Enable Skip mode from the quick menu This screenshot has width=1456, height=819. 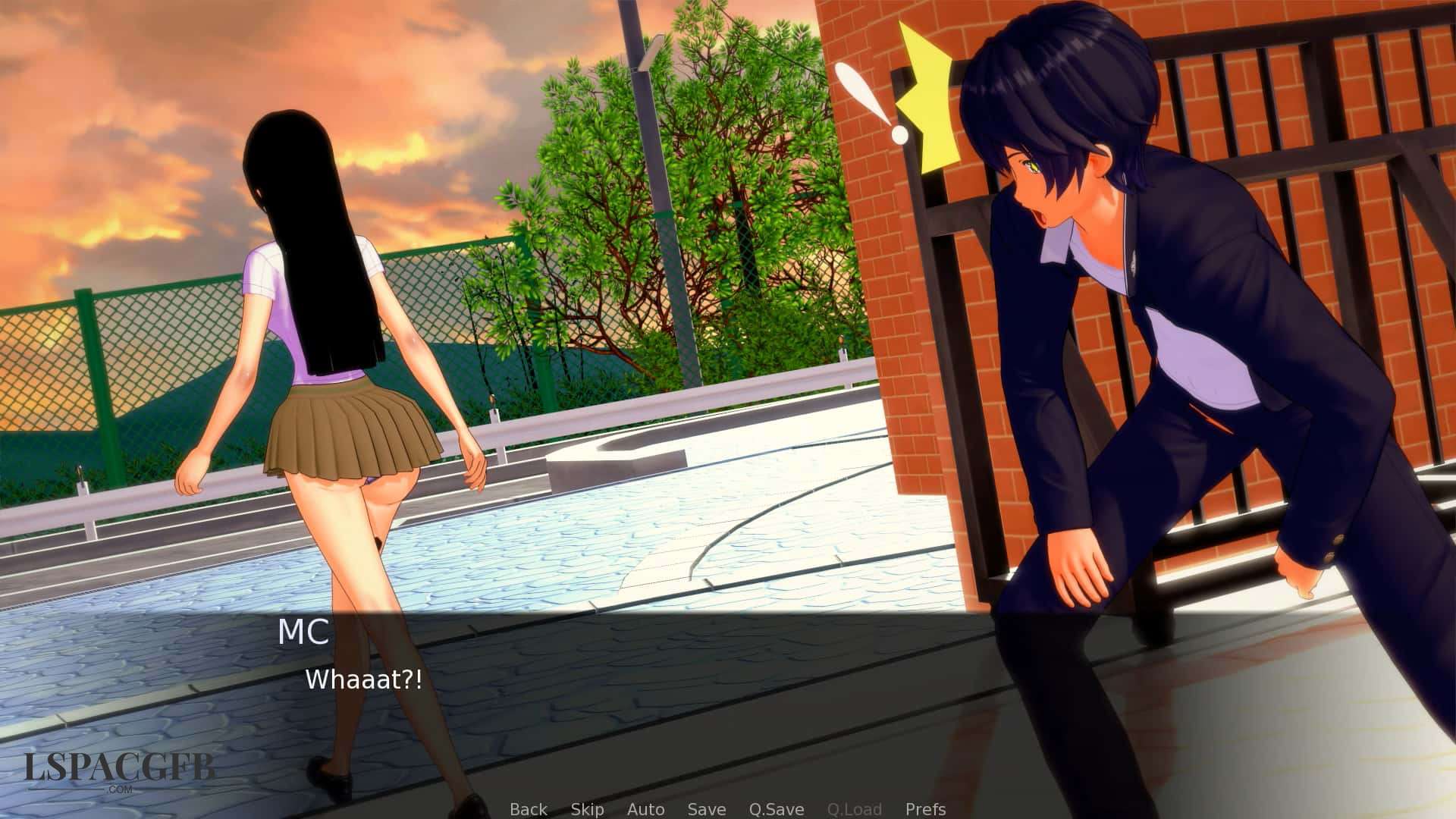[588, 809]
